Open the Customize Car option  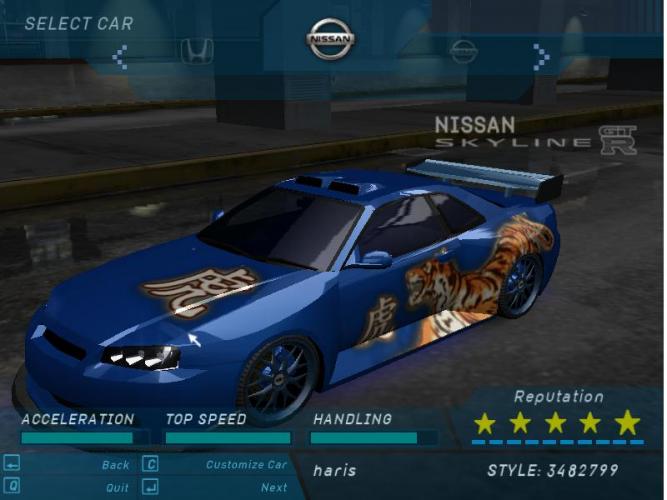[246, 465]
